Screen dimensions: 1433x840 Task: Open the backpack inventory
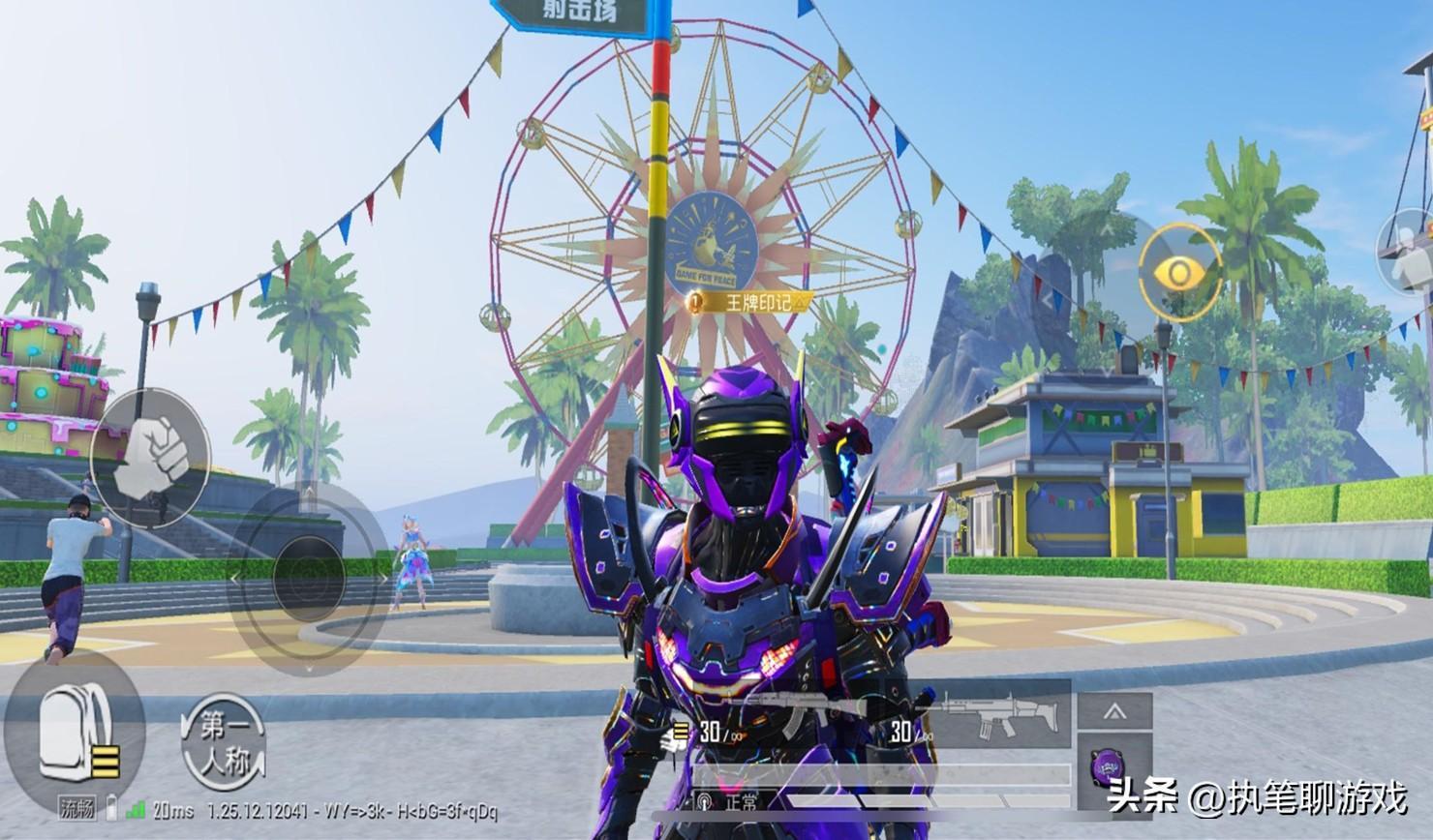coord(73,729)
